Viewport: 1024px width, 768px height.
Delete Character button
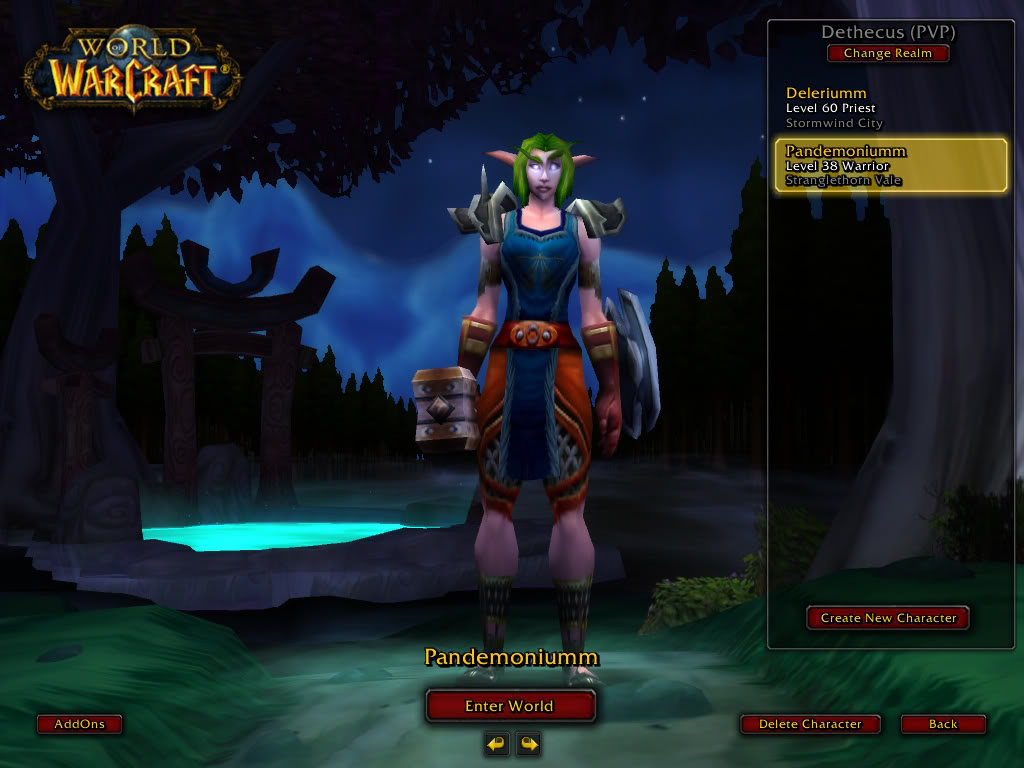[810, 724]
